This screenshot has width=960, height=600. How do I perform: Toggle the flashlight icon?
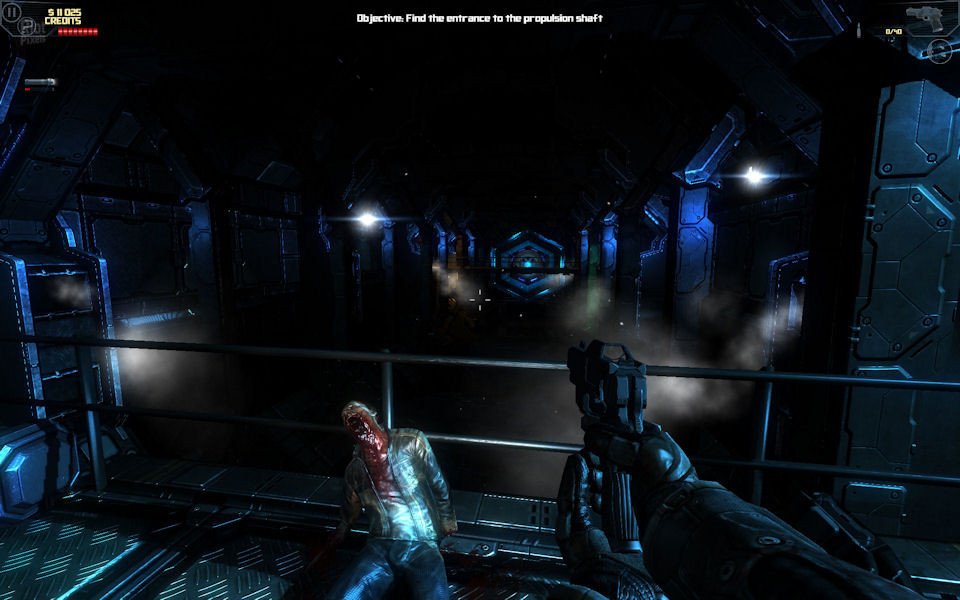tap(40, 82)
